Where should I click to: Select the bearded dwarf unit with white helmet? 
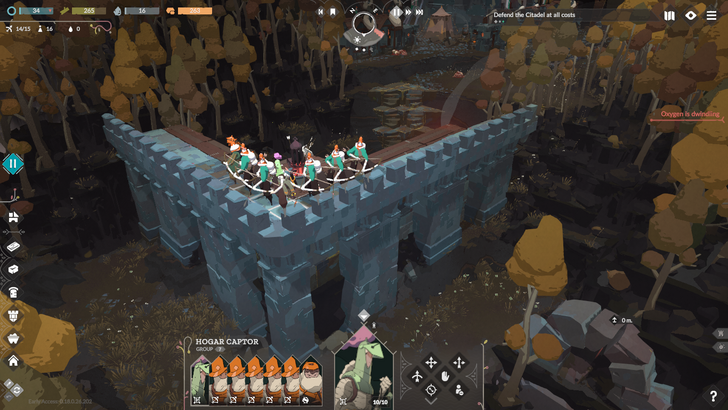(x=311, y=378)
